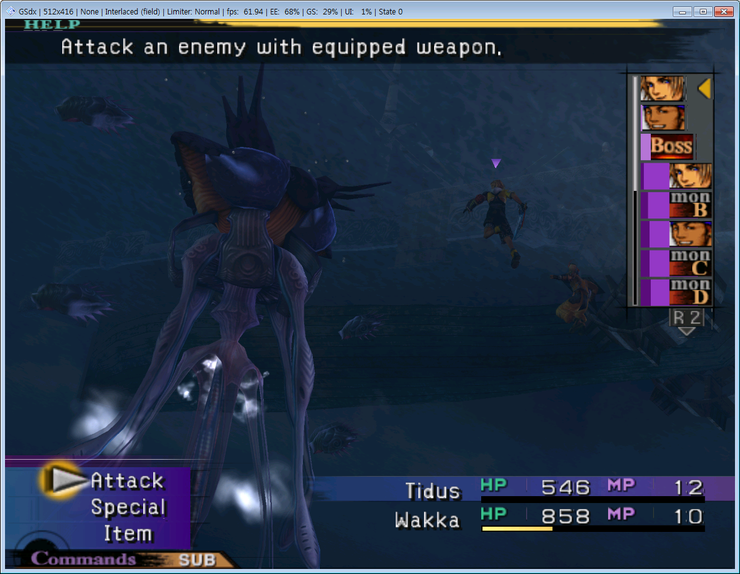
Task: Select Wakka in the party status list
Action: pos(427,519)
